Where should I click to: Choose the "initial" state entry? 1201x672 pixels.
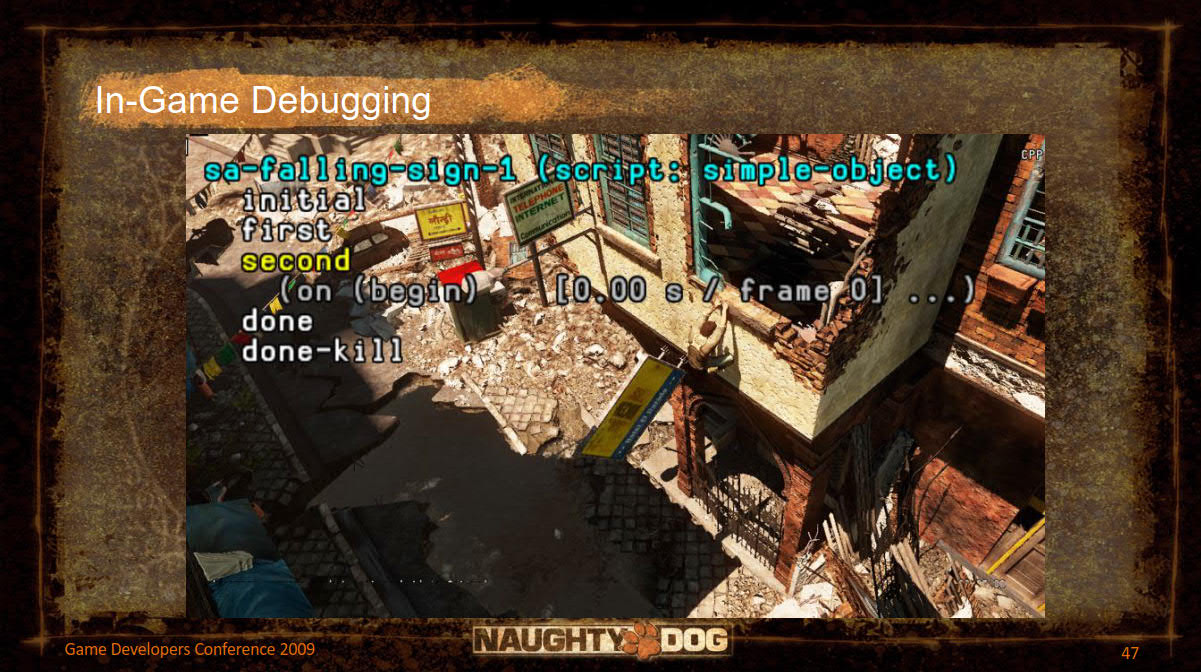point(304,200)
